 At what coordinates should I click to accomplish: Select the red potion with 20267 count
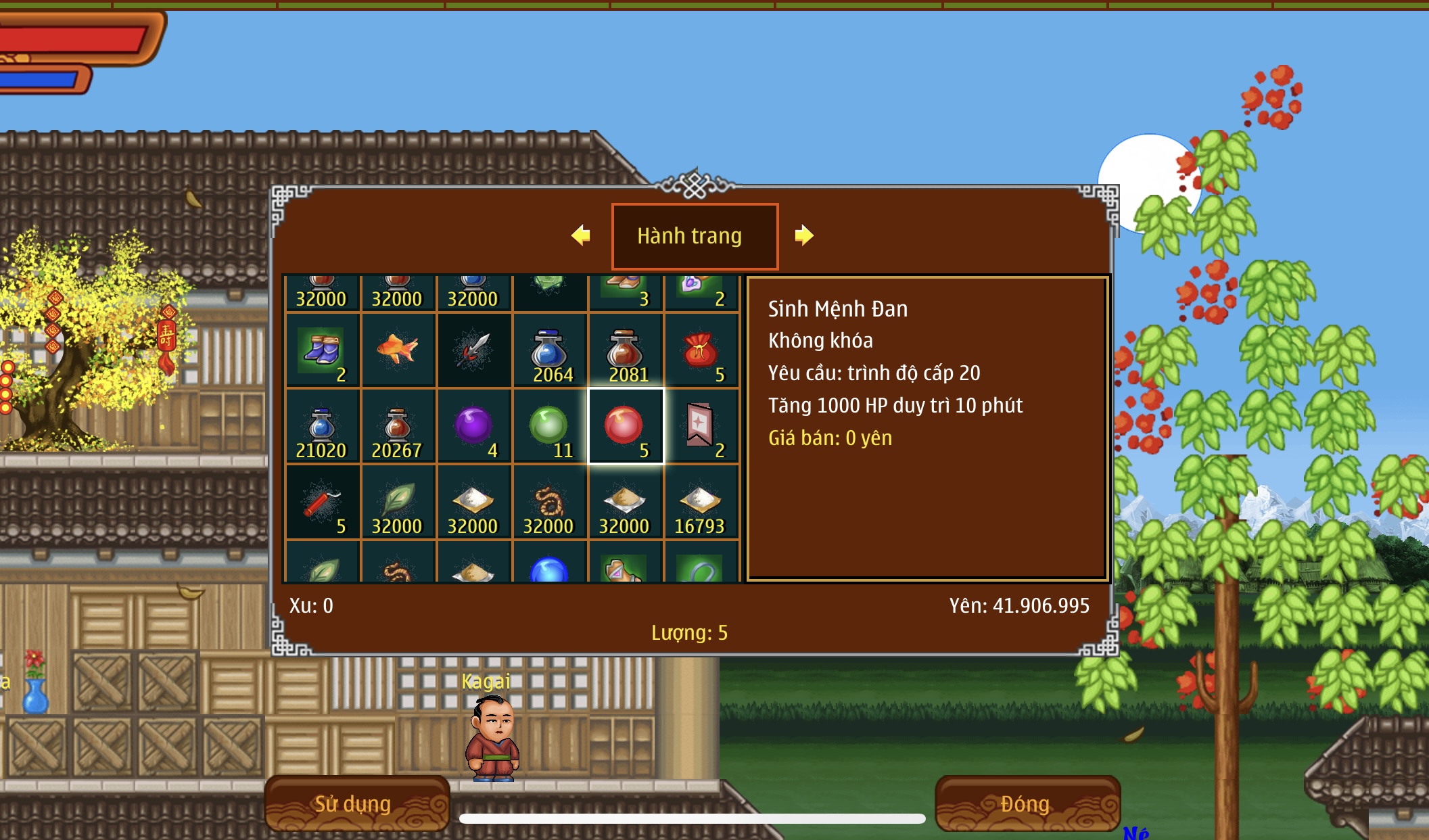pyautogui.click(x=398, y=427)
